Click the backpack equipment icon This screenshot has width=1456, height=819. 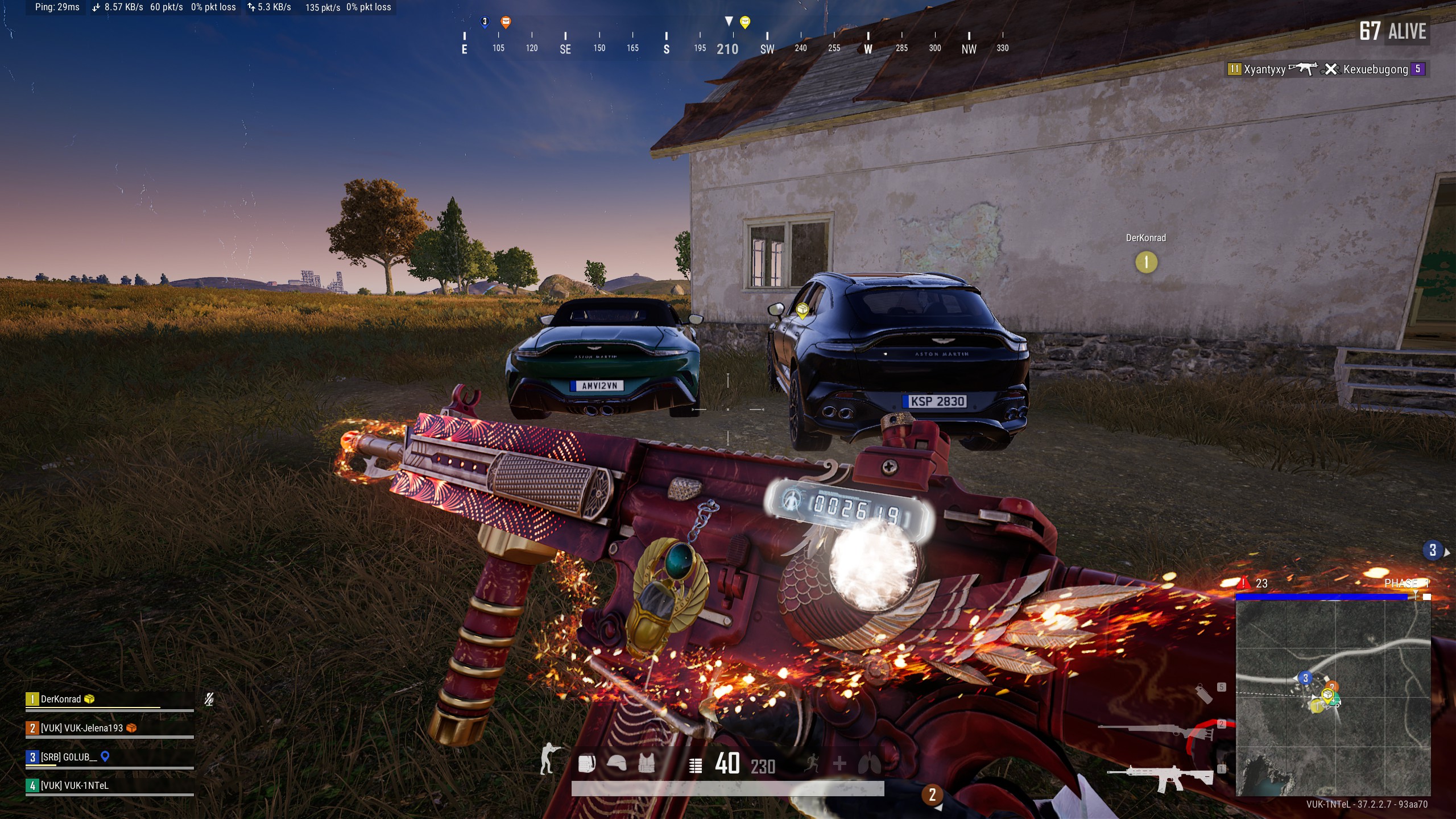(x=586, y=764)
